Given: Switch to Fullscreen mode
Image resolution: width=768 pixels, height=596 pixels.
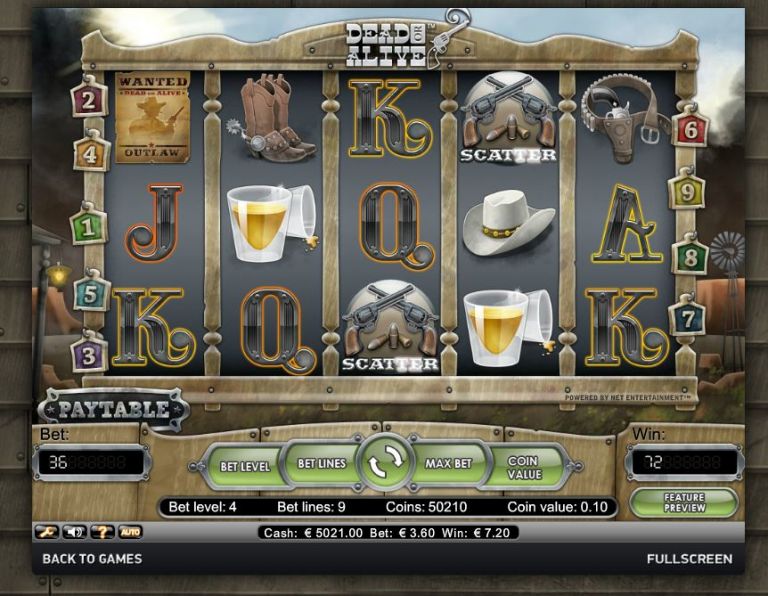Looking at the screenshot, I should pos(689,559).
